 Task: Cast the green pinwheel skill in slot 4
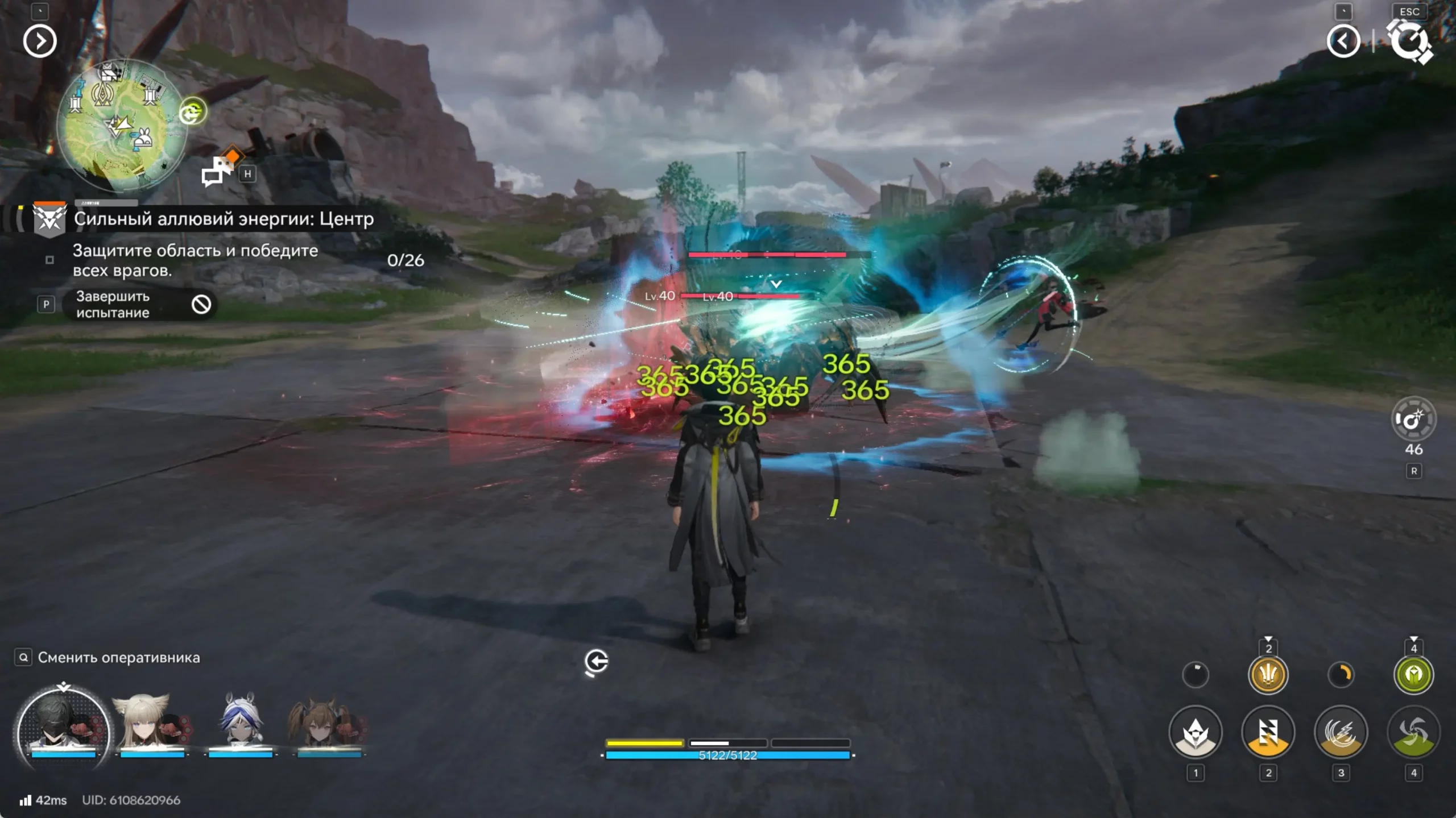[1413, 732]
